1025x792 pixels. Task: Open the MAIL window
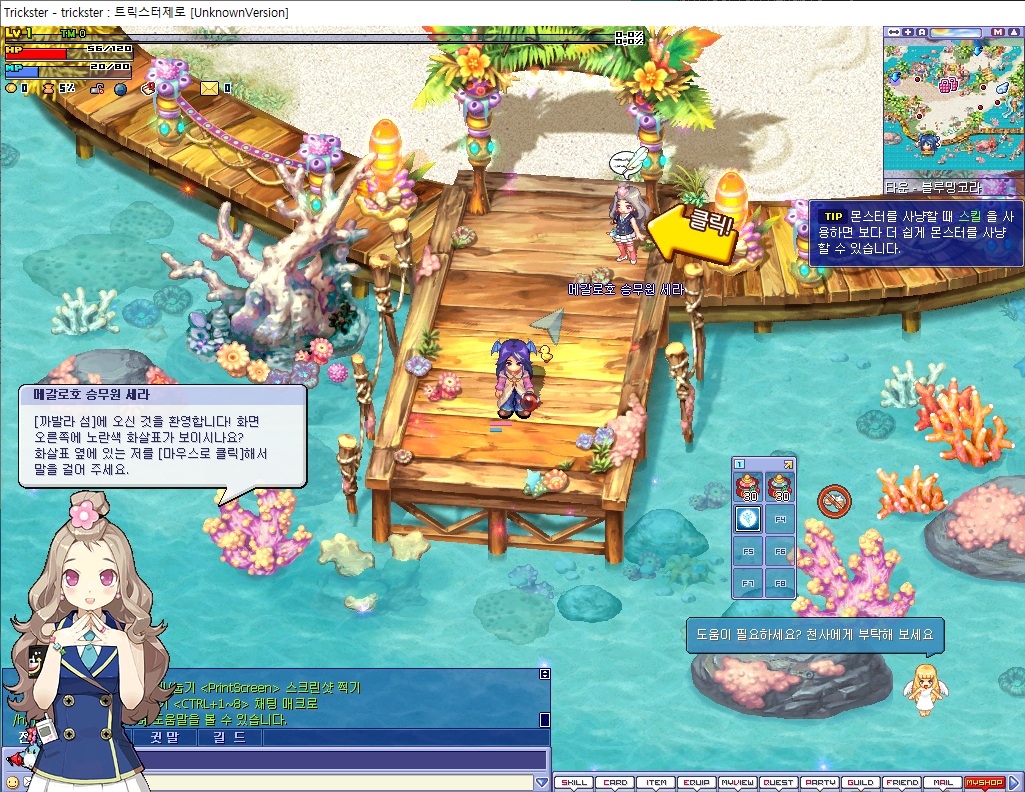tap(942, 783)
